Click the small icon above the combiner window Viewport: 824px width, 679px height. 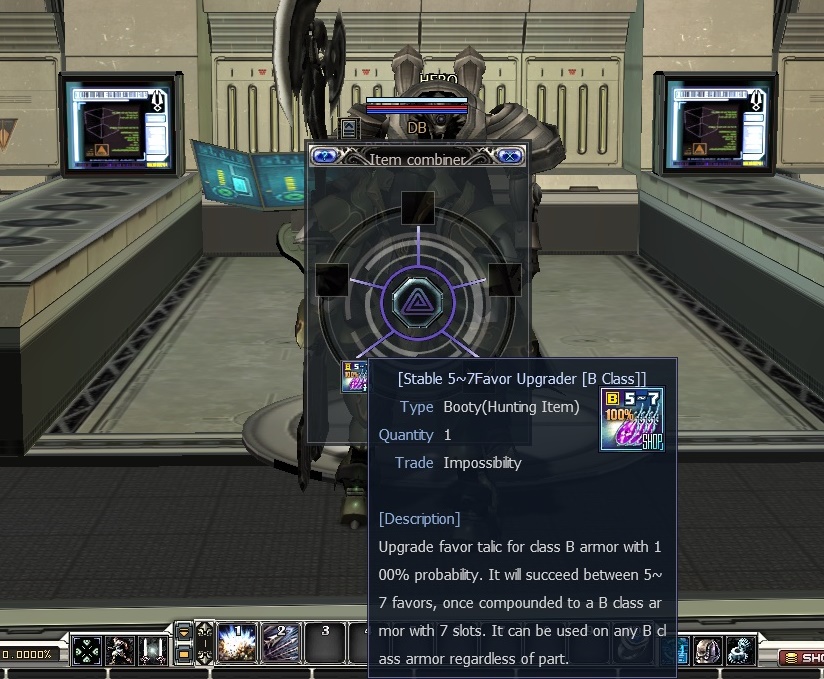click(x=348, y=128)
